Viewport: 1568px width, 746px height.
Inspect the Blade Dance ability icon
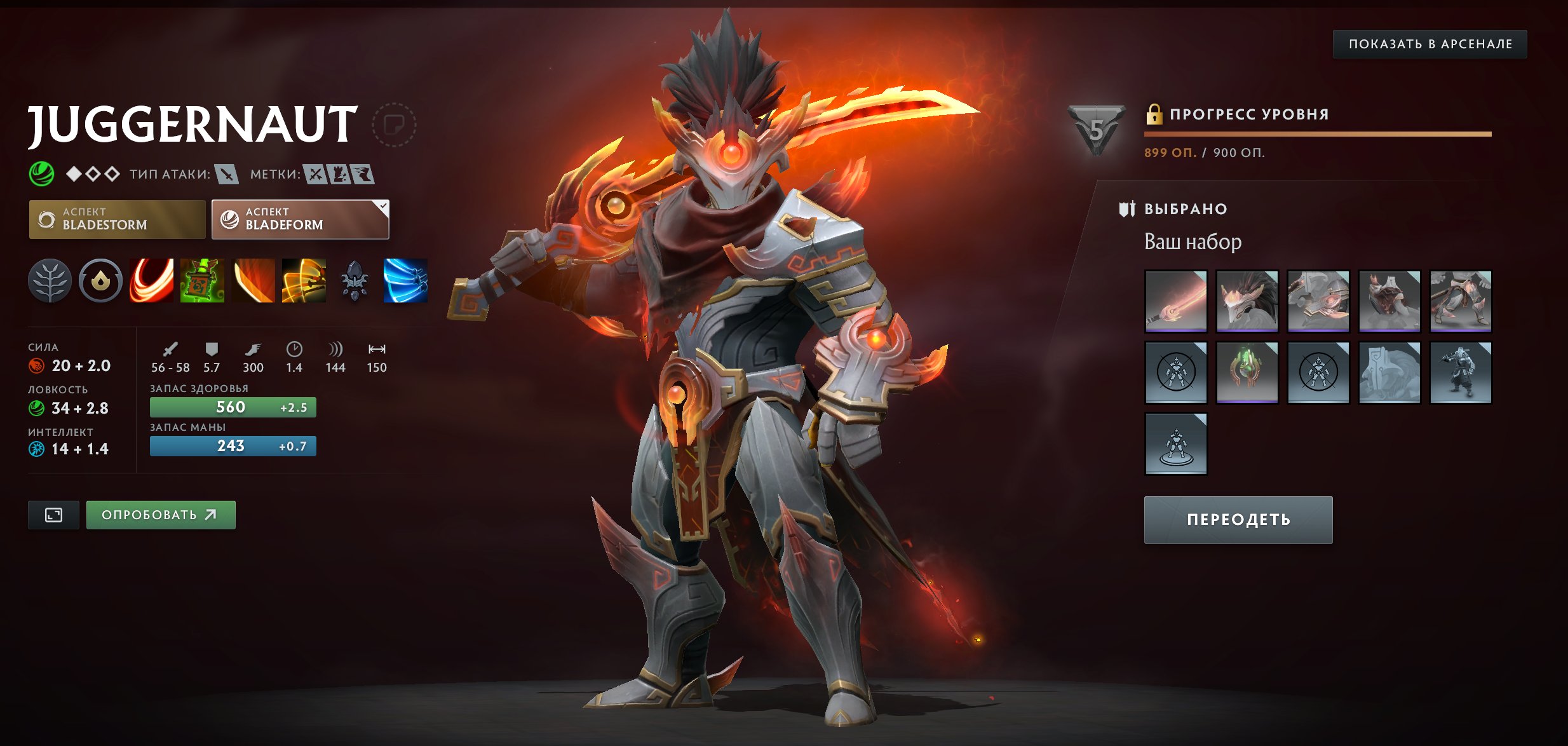(253, 280)
